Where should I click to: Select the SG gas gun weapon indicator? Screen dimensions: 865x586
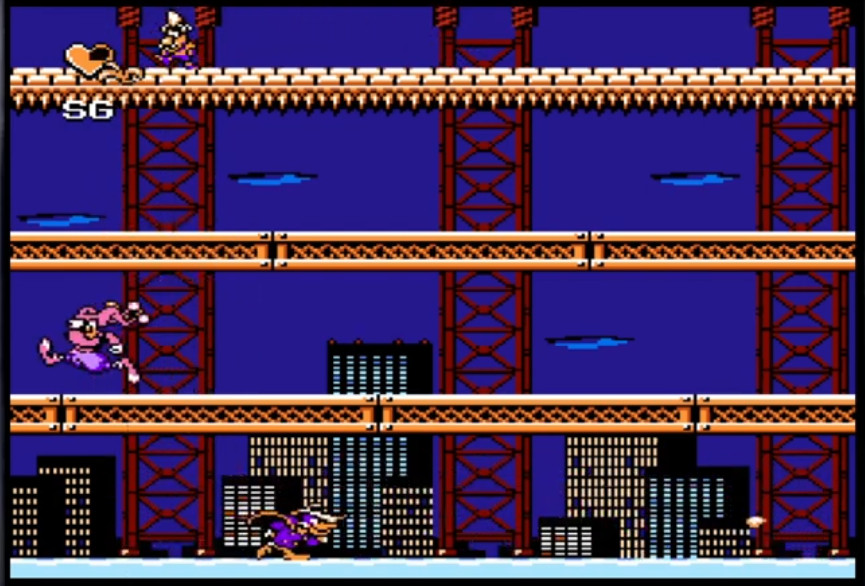[88, 110]
